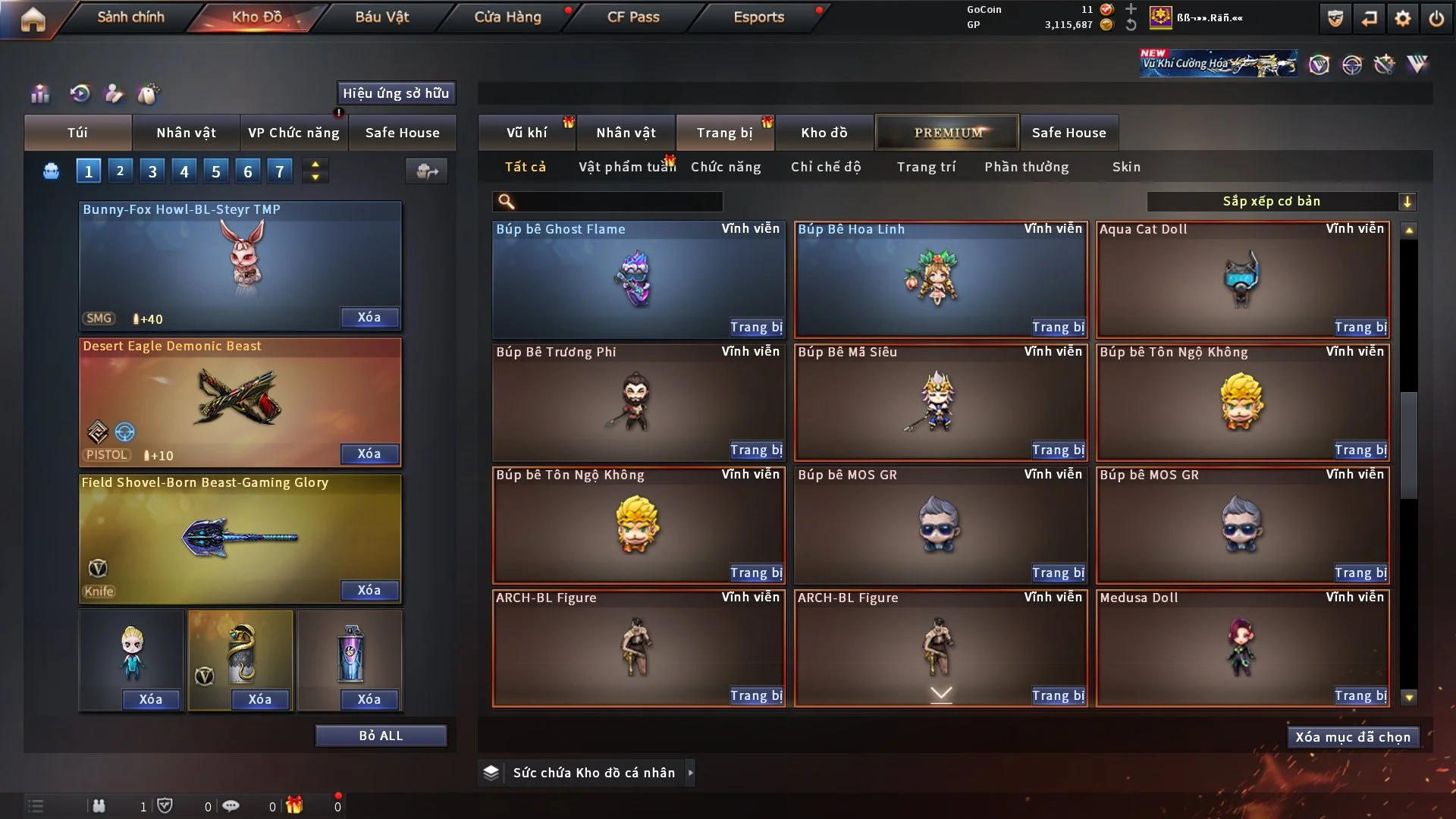The height and width of the screenshot is (819, 1456).
Task: Open the settings gear icon
Action: coord(1403,18)
